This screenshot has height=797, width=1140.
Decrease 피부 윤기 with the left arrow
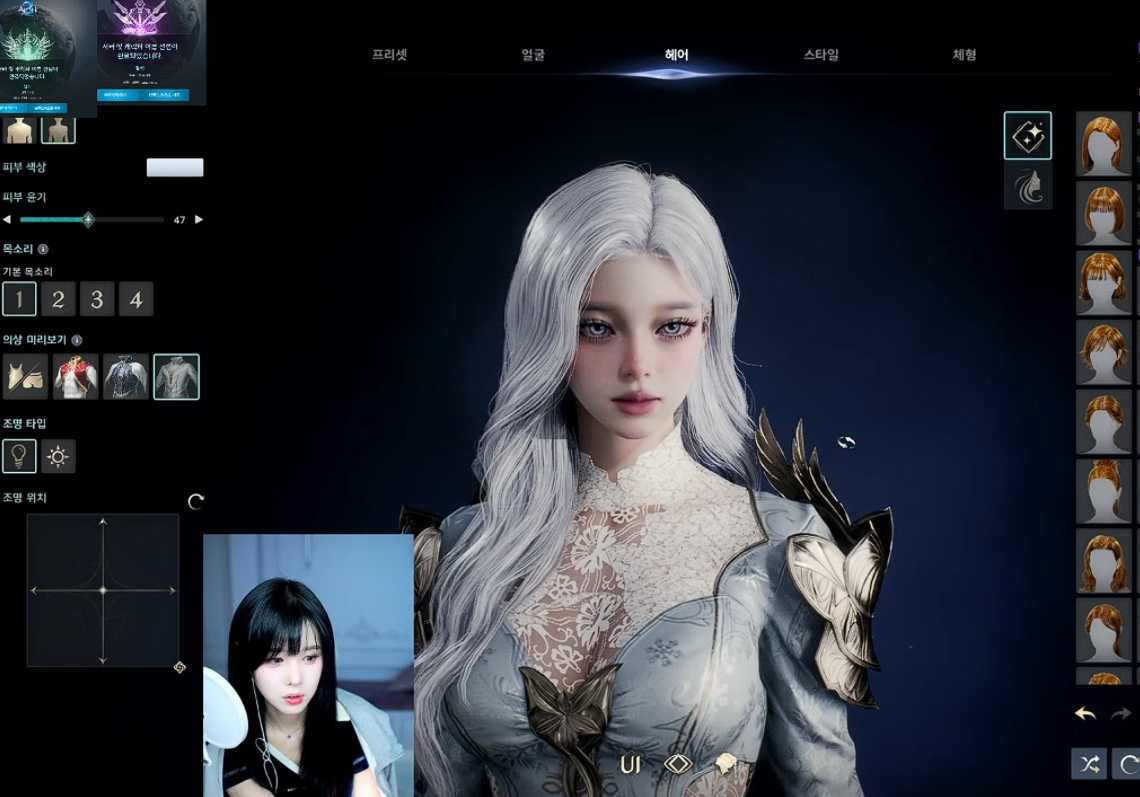(7, 220)
